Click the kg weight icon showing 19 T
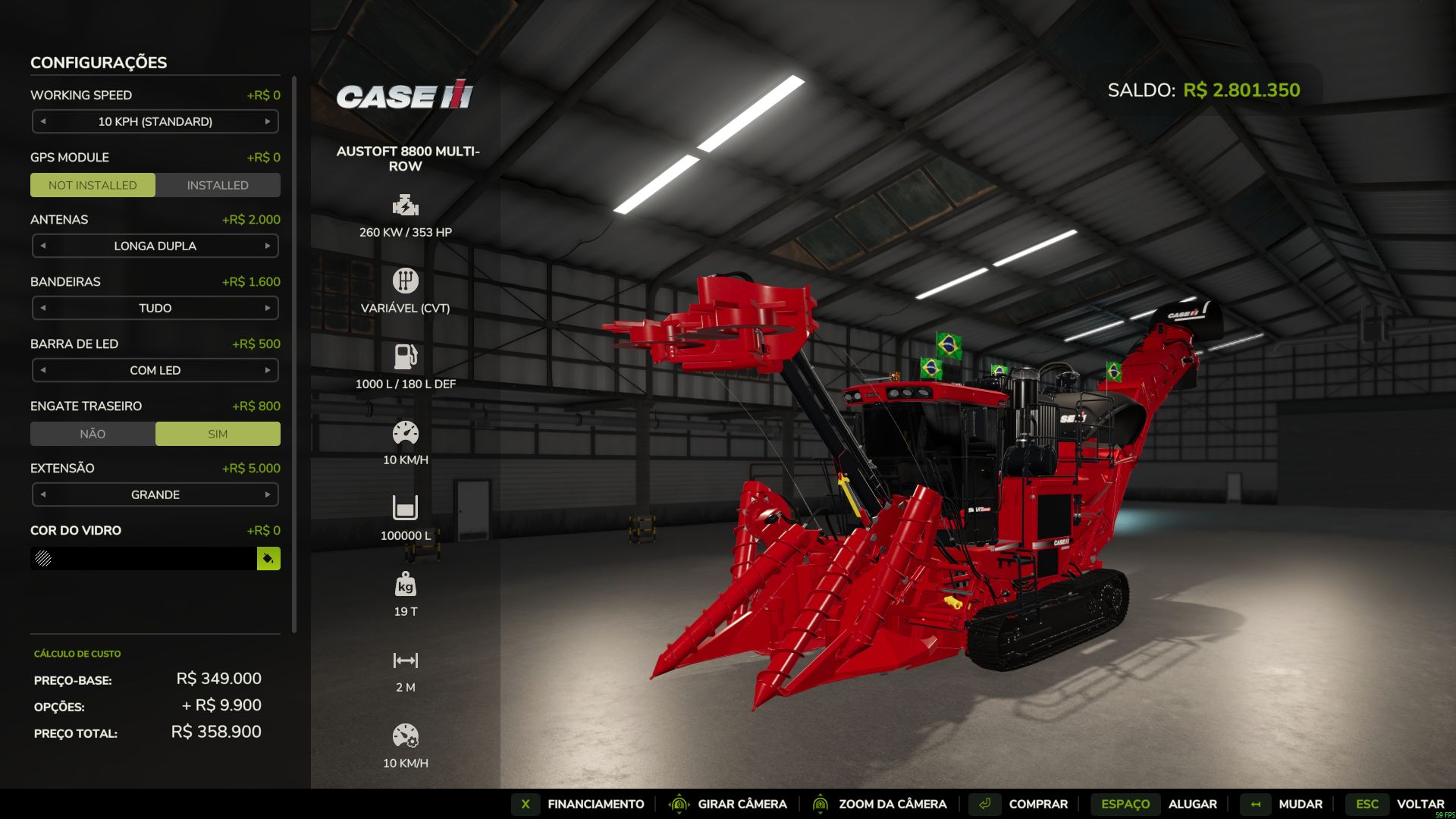The image size is (1456, 819). [406, 585]
